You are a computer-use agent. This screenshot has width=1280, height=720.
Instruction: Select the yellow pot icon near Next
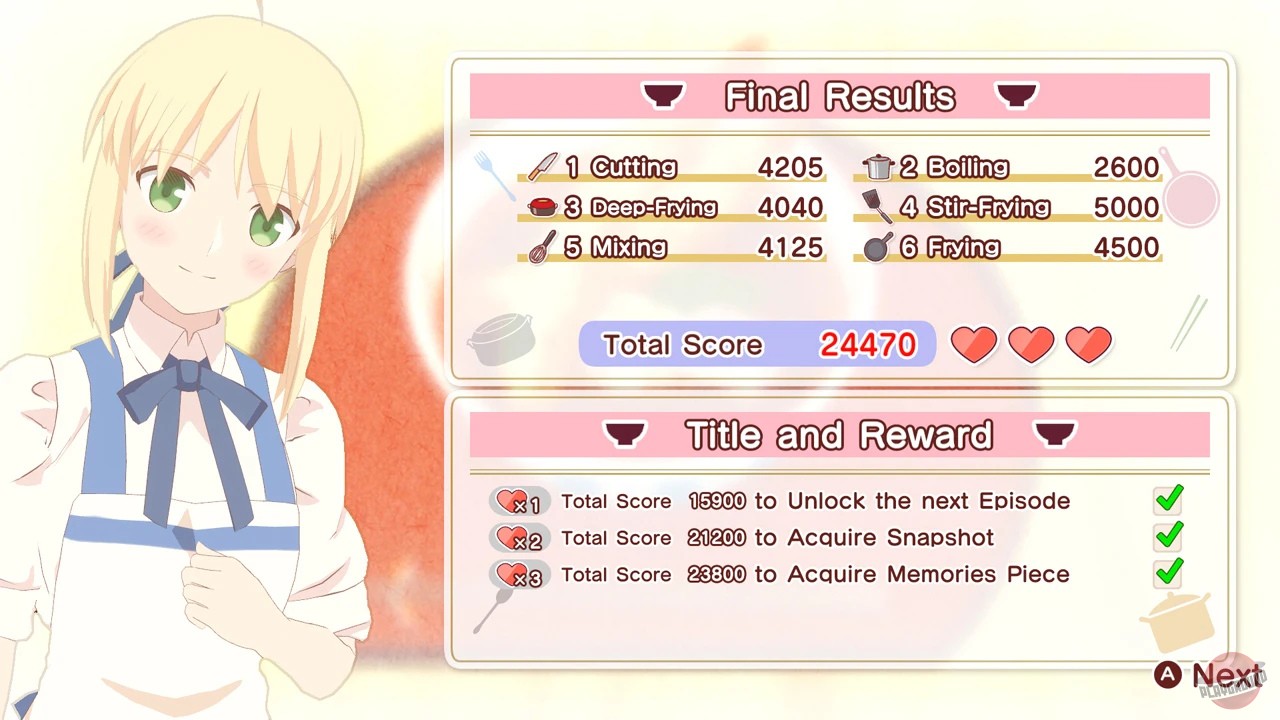pos(1178,622)
